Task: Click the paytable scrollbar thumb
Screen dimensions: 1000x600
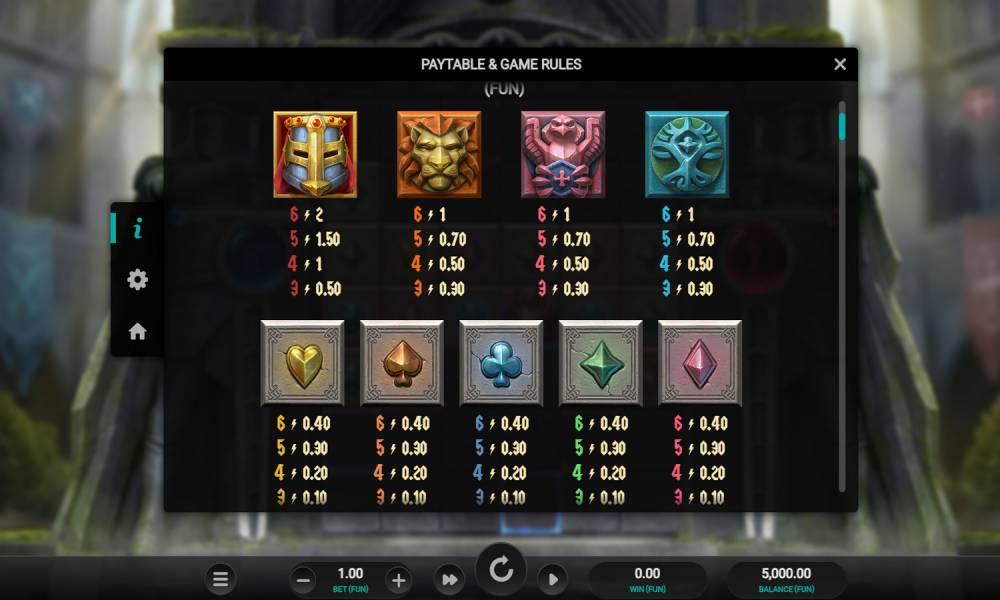Action: click(842, 126)
